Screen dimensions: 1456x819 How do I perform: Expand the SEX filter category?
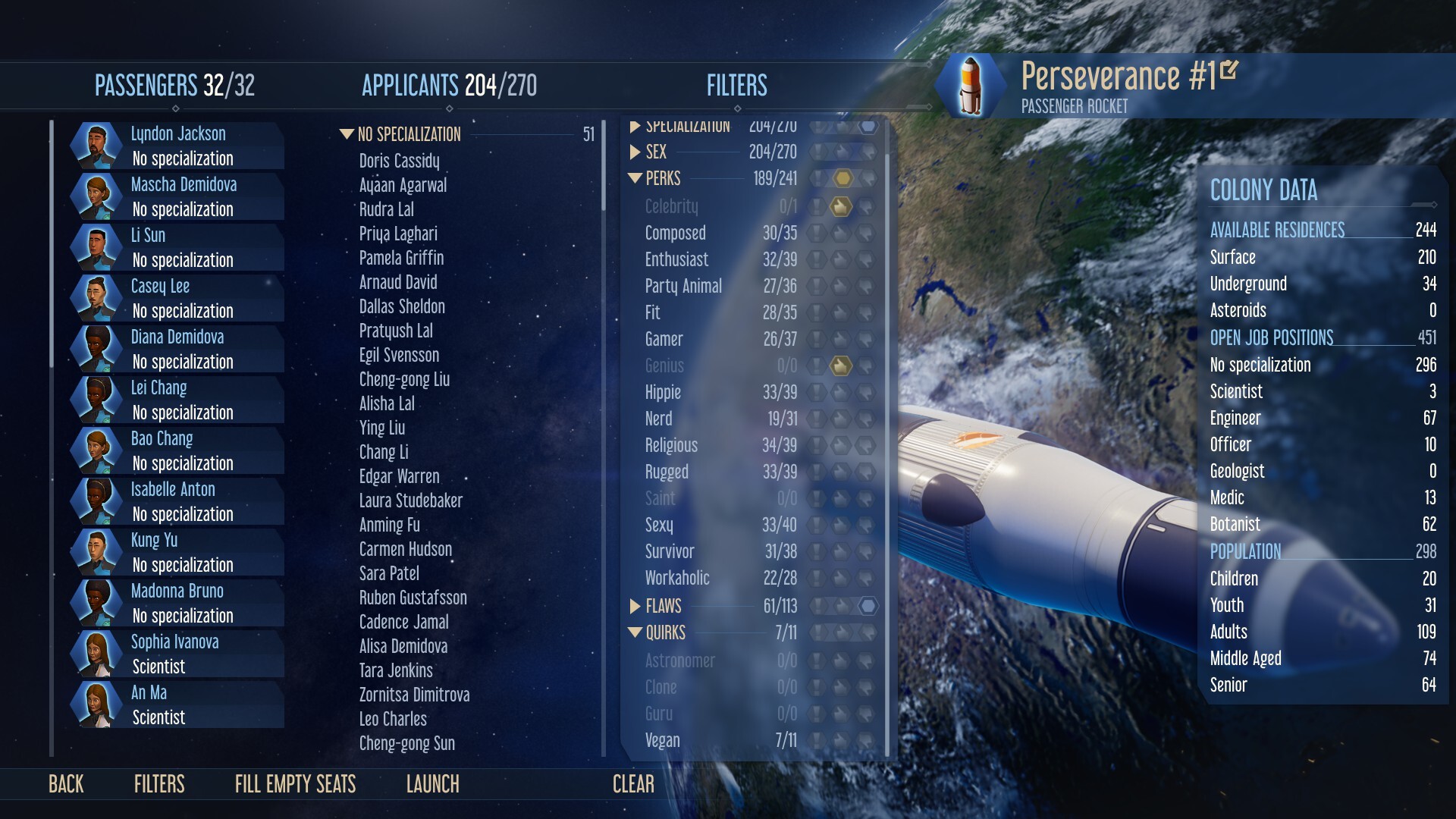(x=635, y=152)
